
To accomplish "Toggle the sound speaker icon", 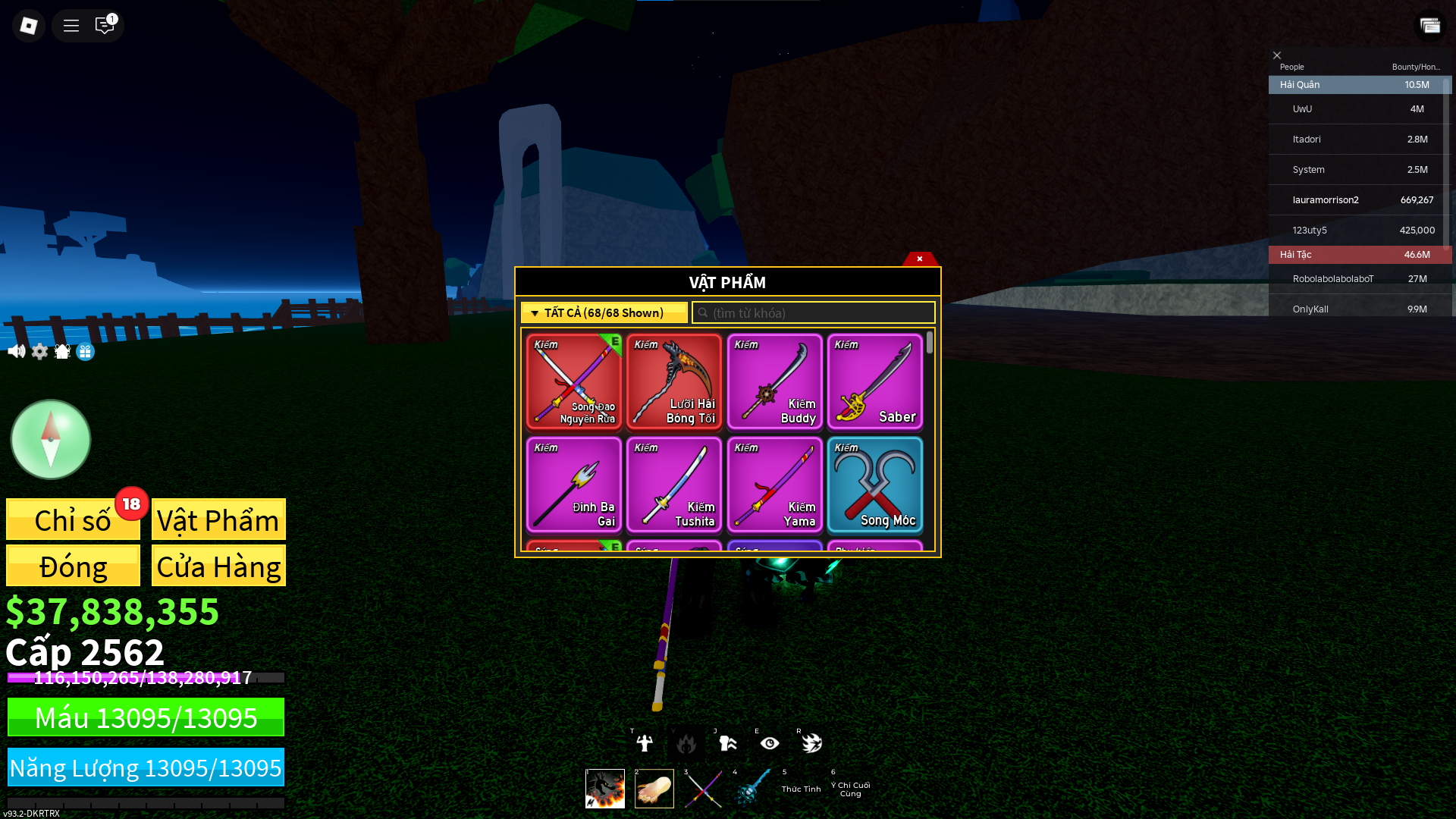I will [x=16, y=351].
